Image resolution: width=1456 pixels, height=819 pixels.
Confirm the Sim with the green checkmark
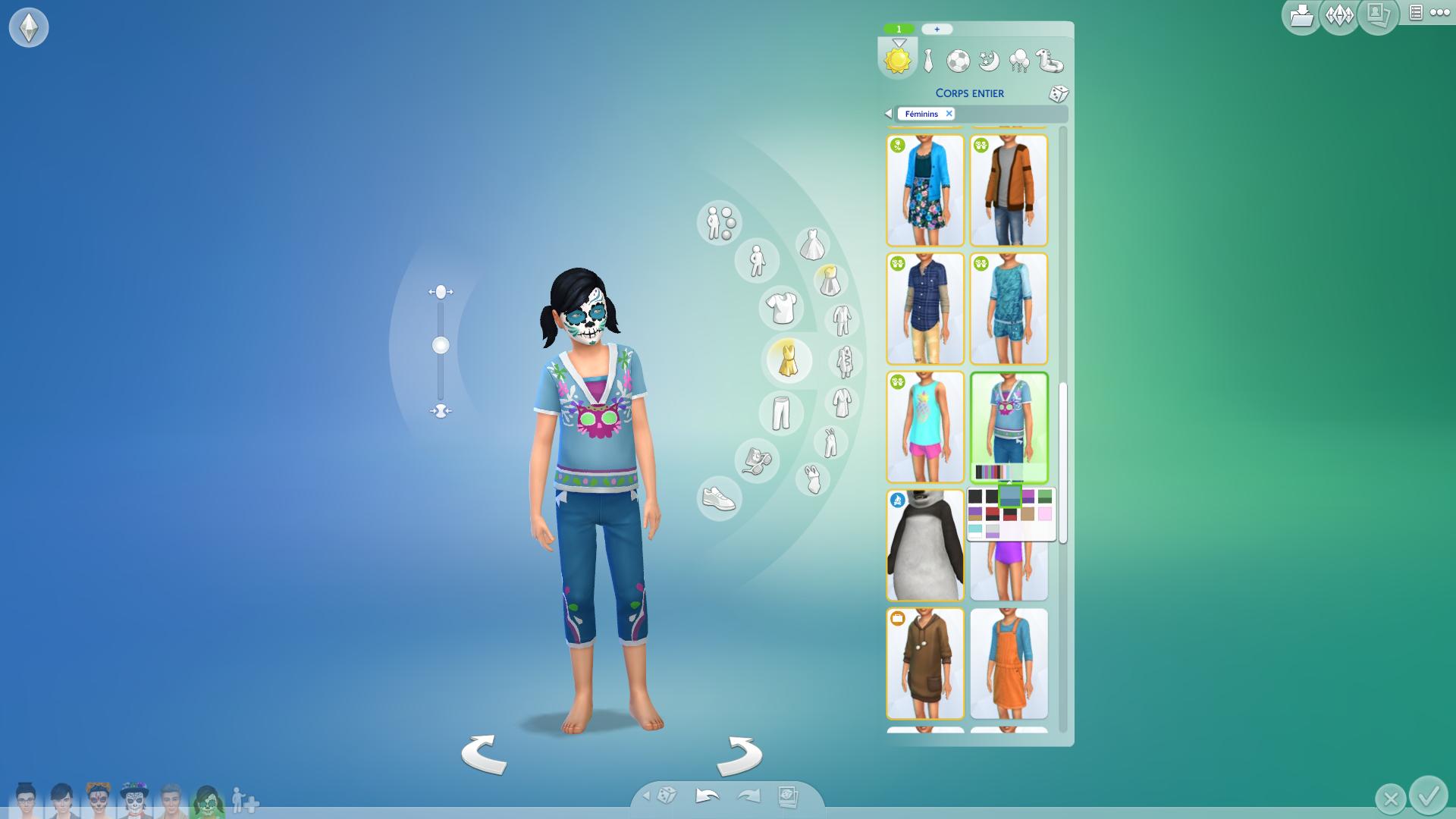(1429, 795)
